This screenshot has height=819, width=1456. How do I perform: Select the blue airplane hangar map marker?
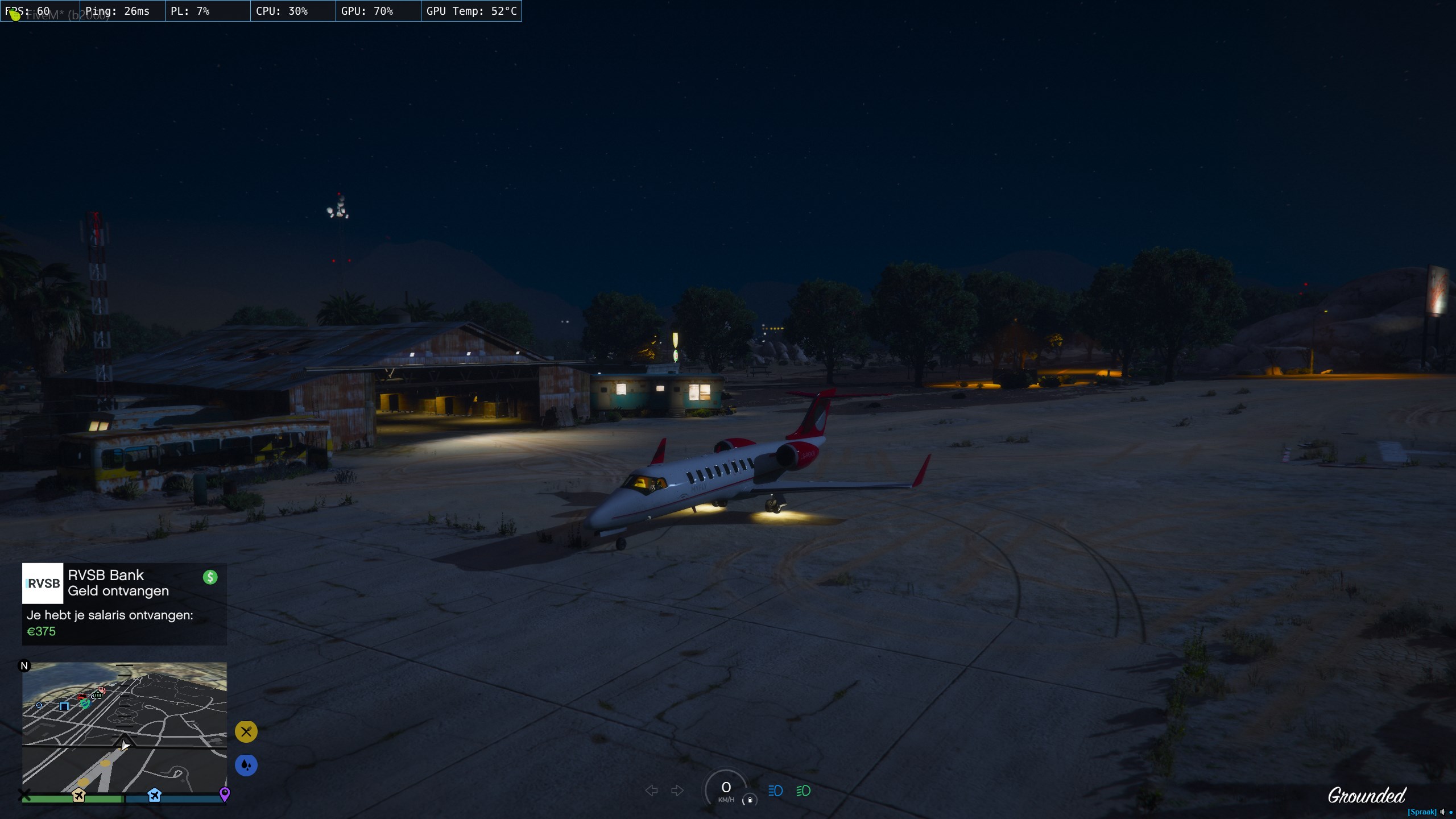[154, 795]
